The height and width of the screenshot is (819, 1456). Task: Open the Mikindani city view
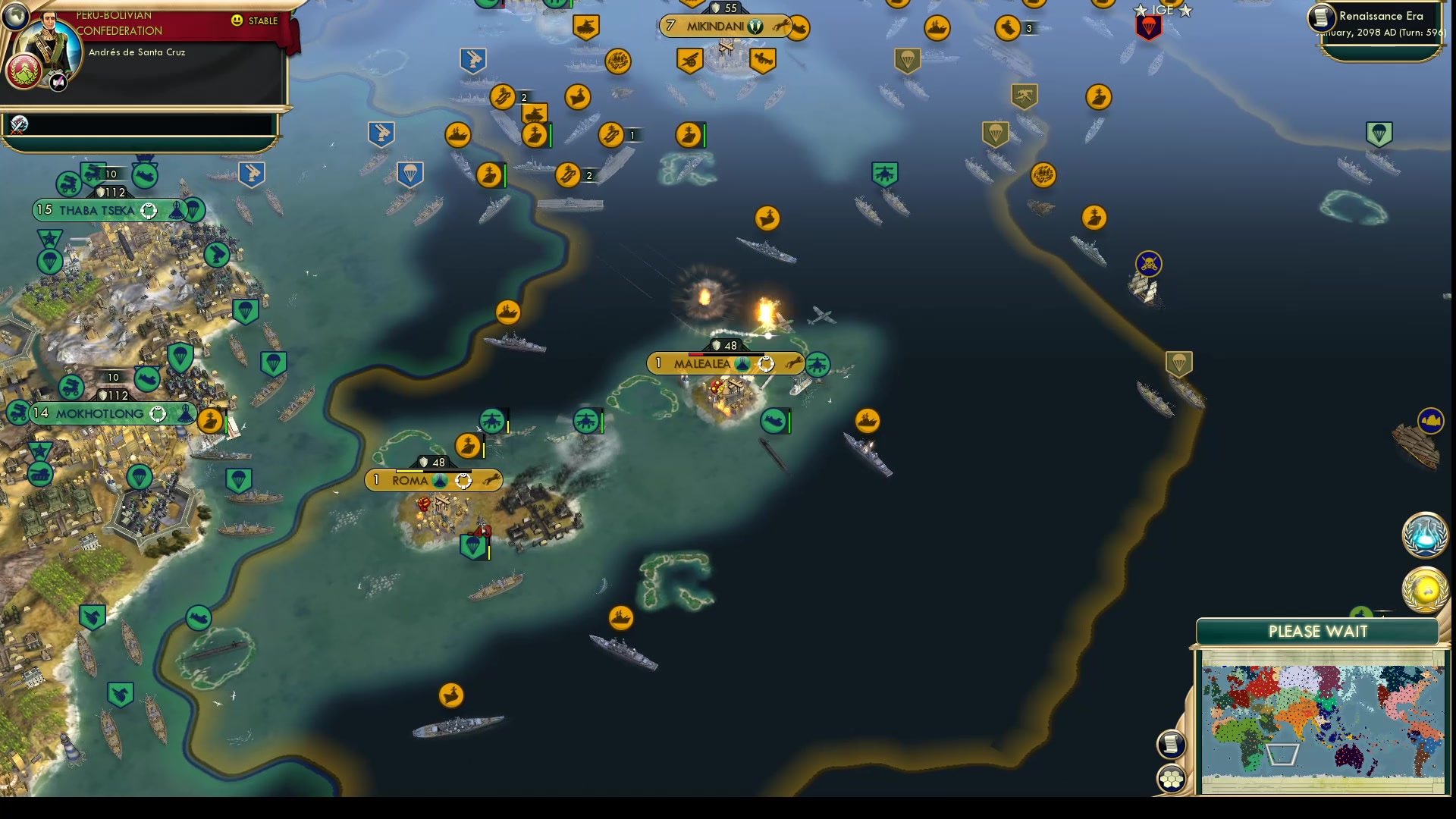(717, 27)
